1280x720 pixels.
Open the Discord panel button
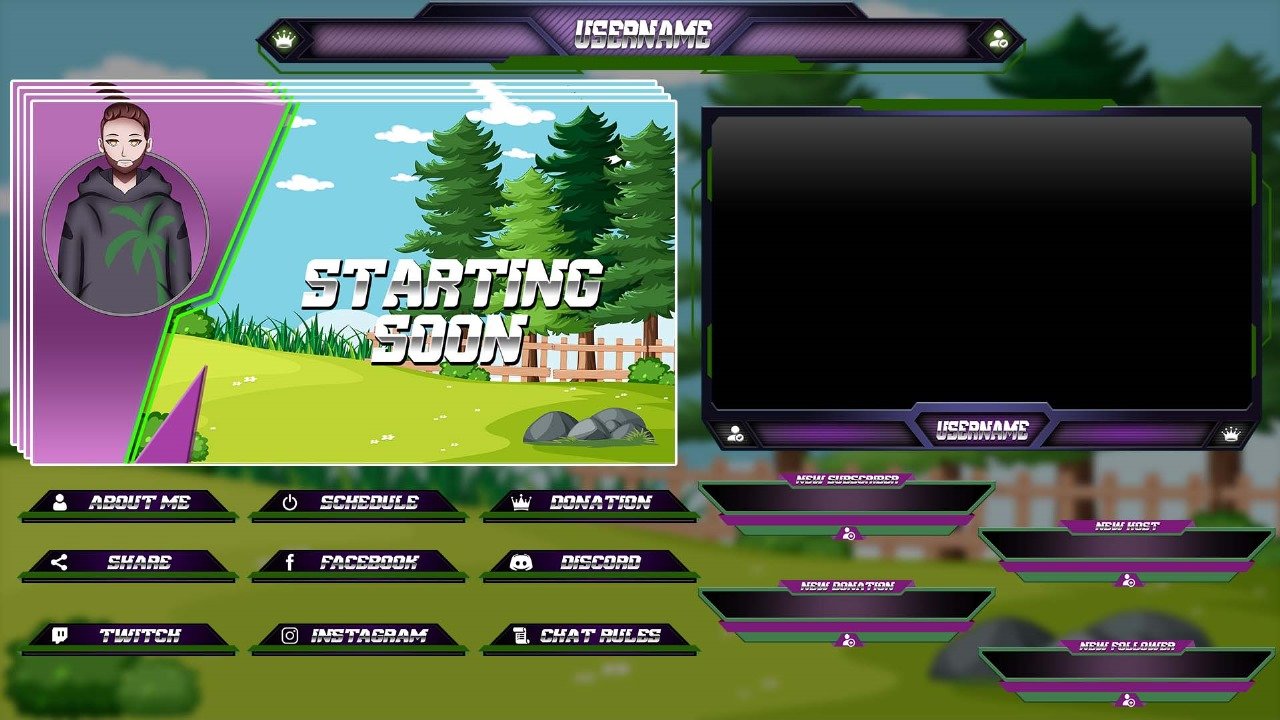[590, 562]
